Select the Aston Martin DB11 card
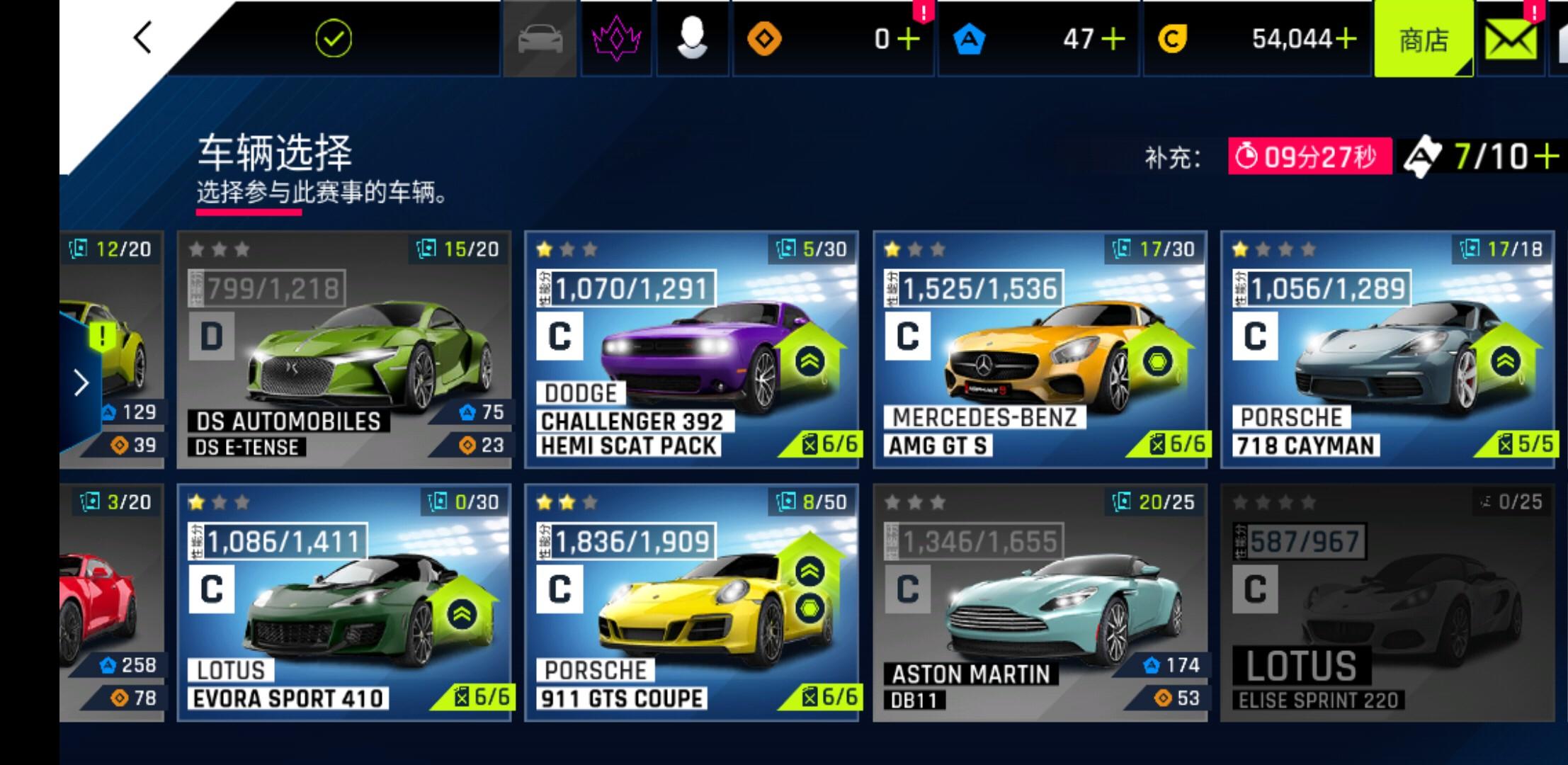Viewport: 1568px width, 765px height. [1040, 602]
